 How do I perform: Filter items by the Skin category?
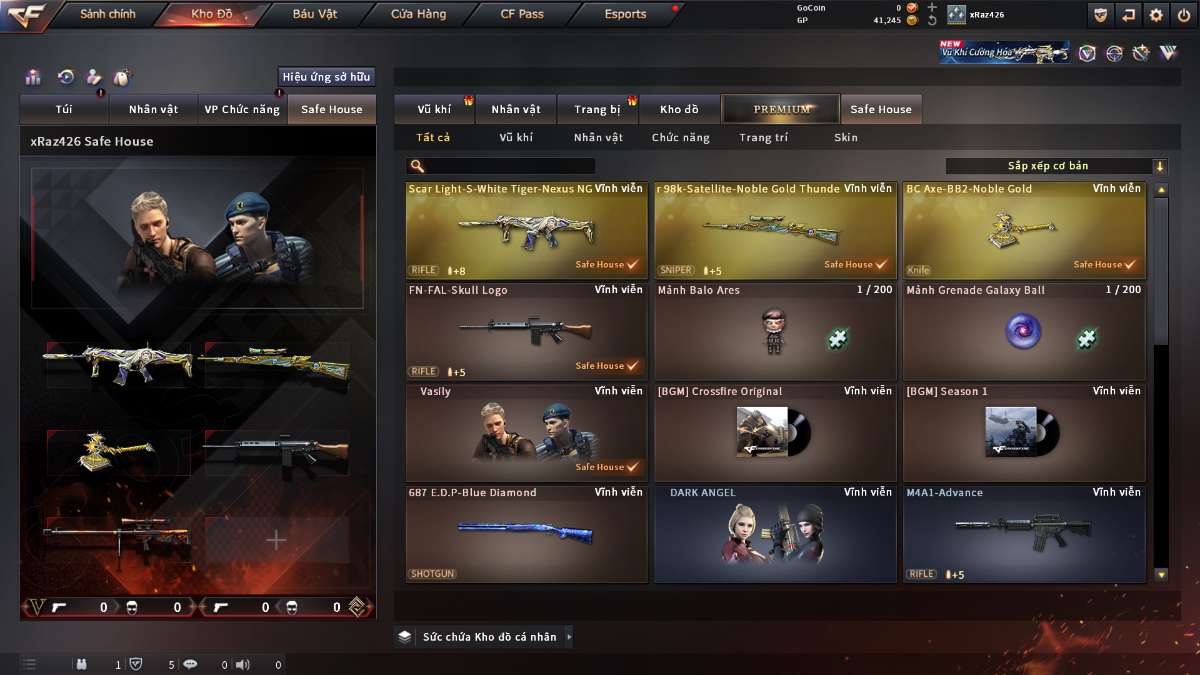[845, 138]
